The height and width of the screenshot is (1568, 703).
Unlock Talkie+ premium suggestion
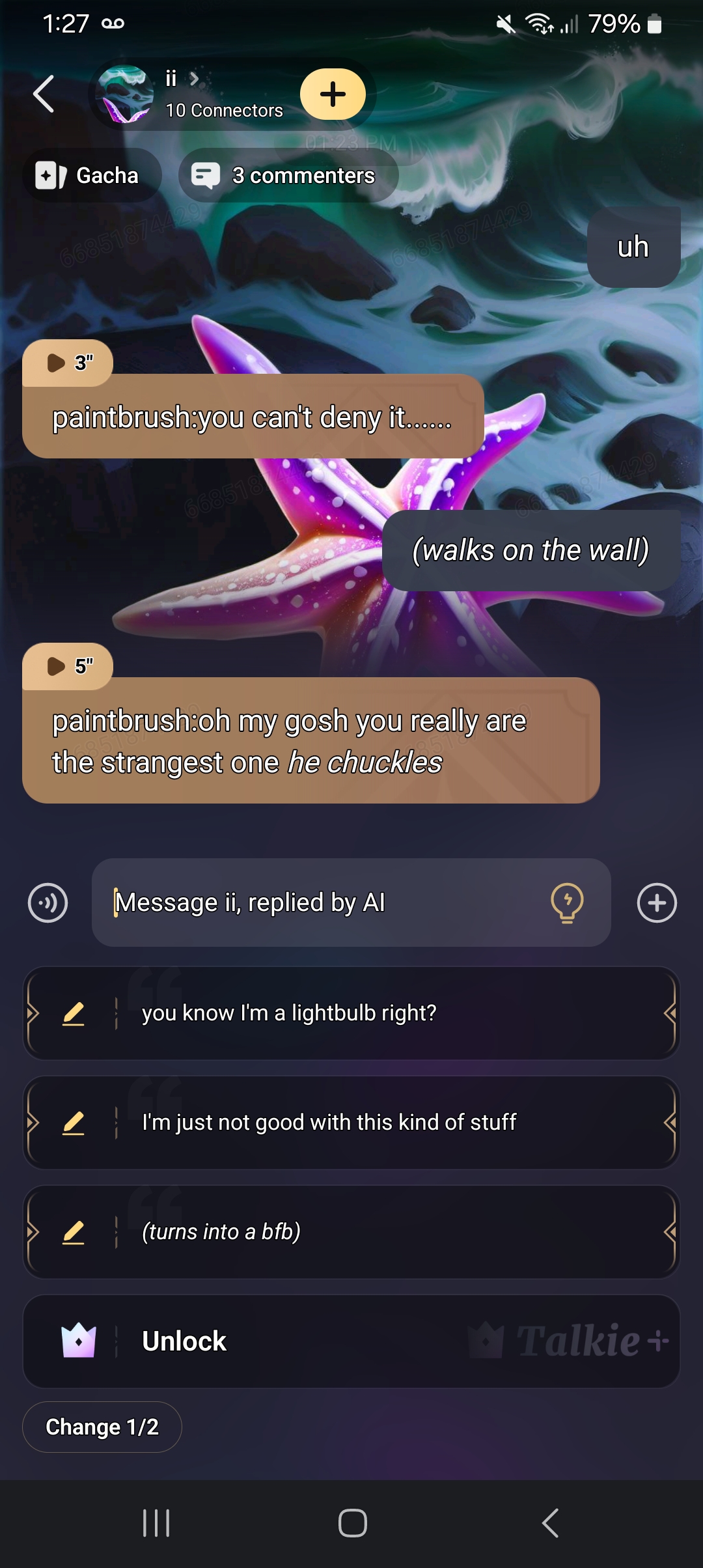[351, 1341]
